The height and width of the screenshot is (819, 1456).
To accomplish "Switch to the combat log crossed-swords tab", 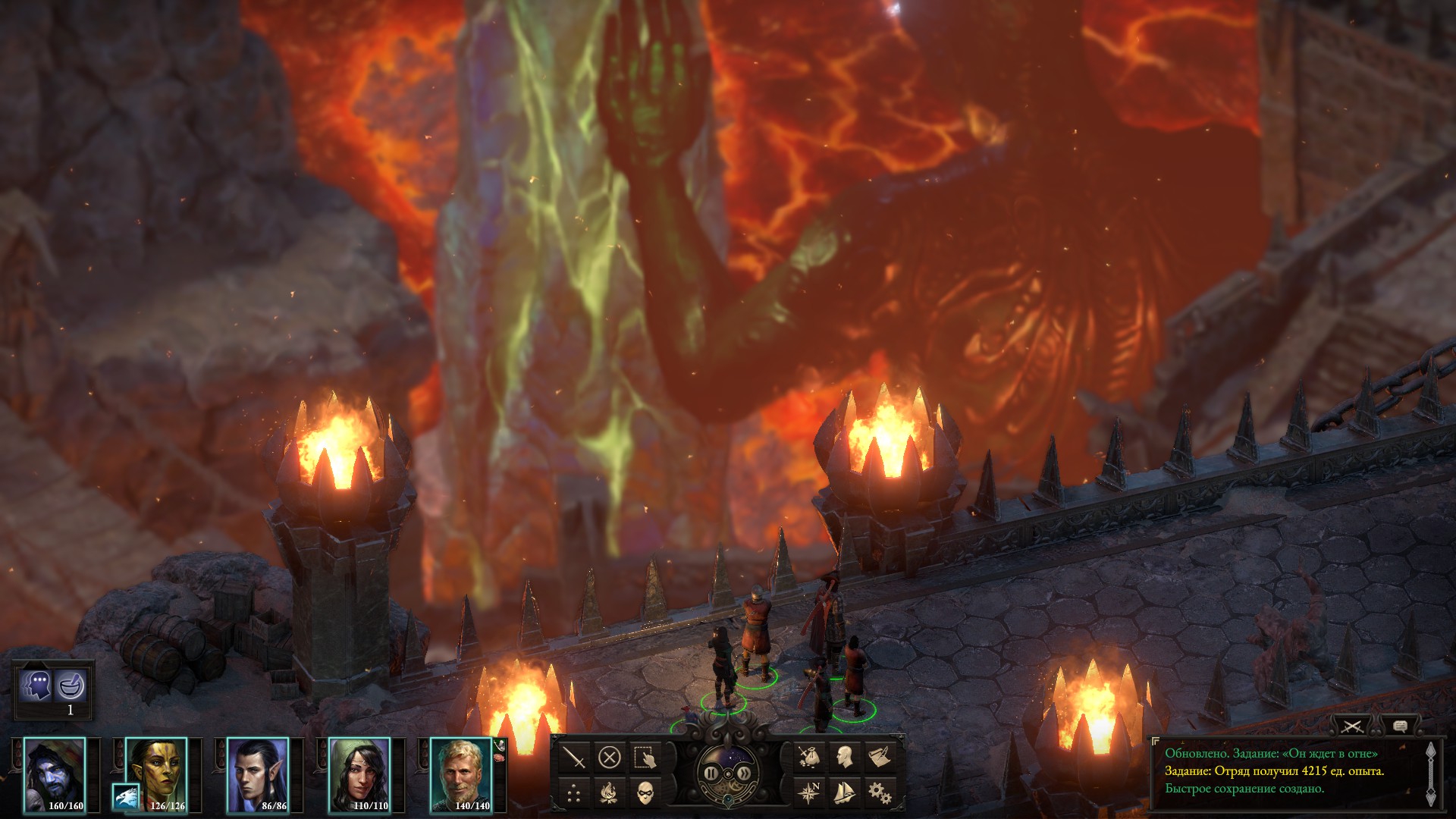I will [1352, 726].
